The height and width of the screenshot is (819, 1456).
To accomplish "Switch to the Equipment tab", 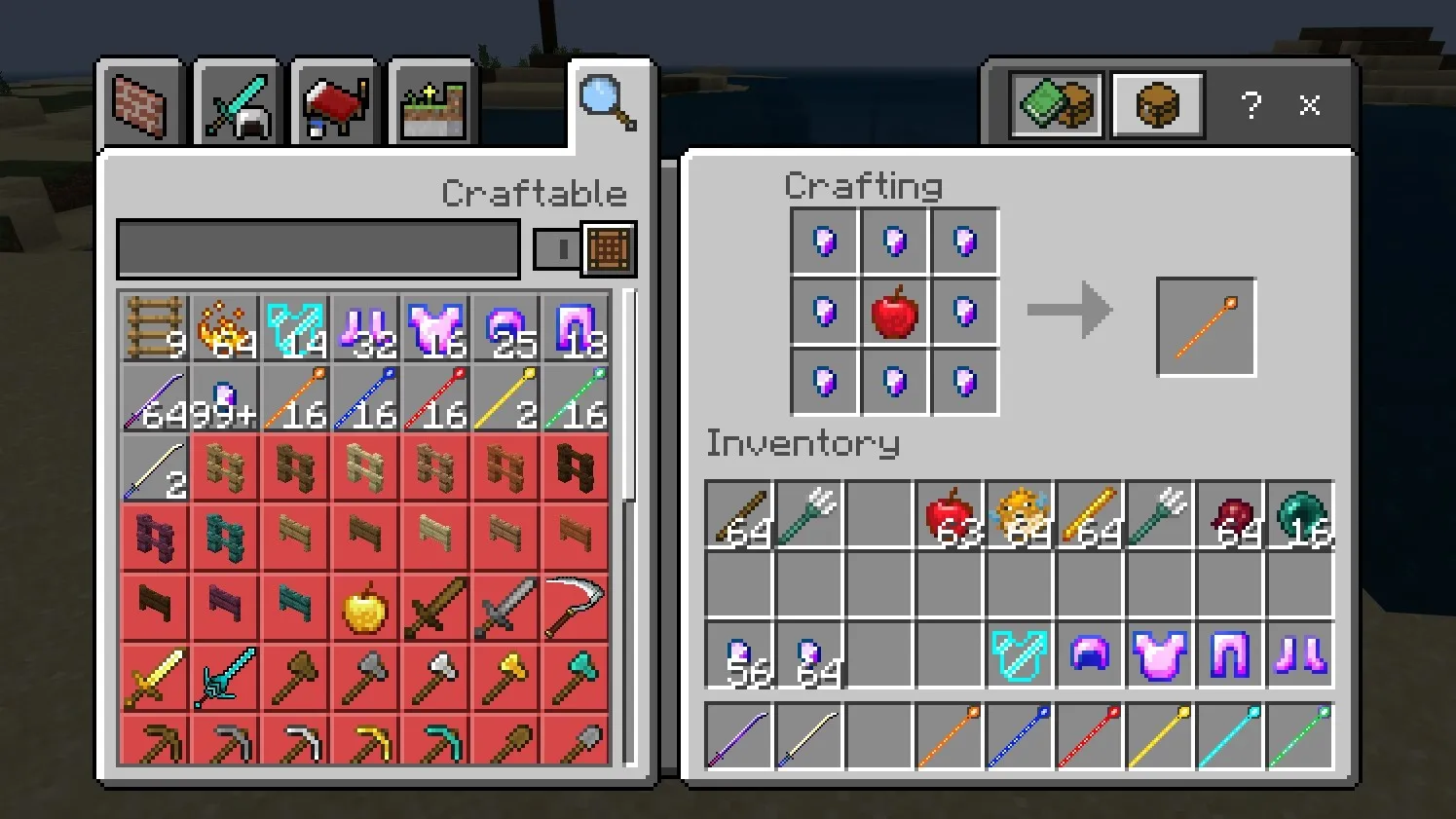I will click(237, 102).
